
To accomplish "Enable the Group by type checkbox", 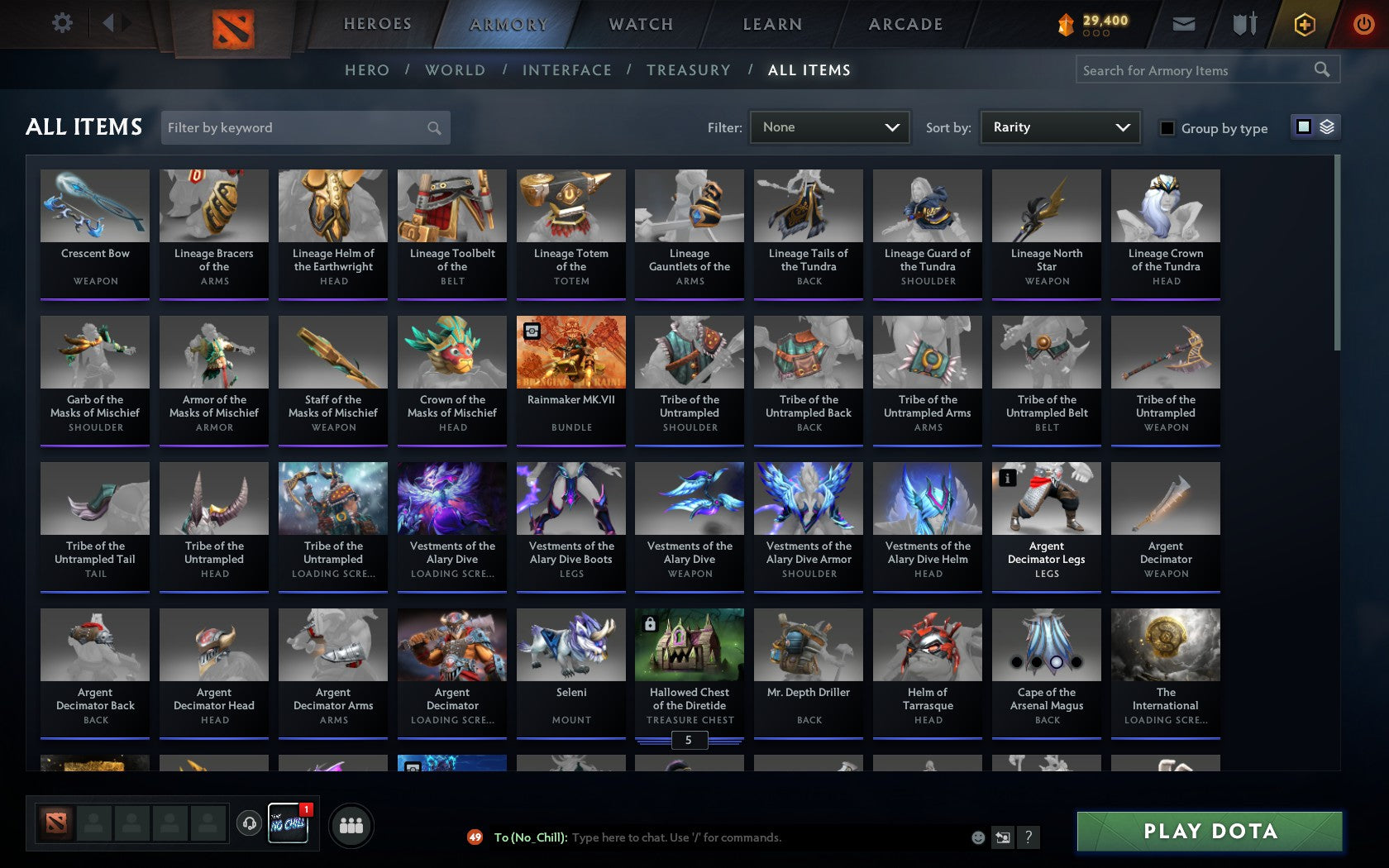I will tap(1166, 129).
